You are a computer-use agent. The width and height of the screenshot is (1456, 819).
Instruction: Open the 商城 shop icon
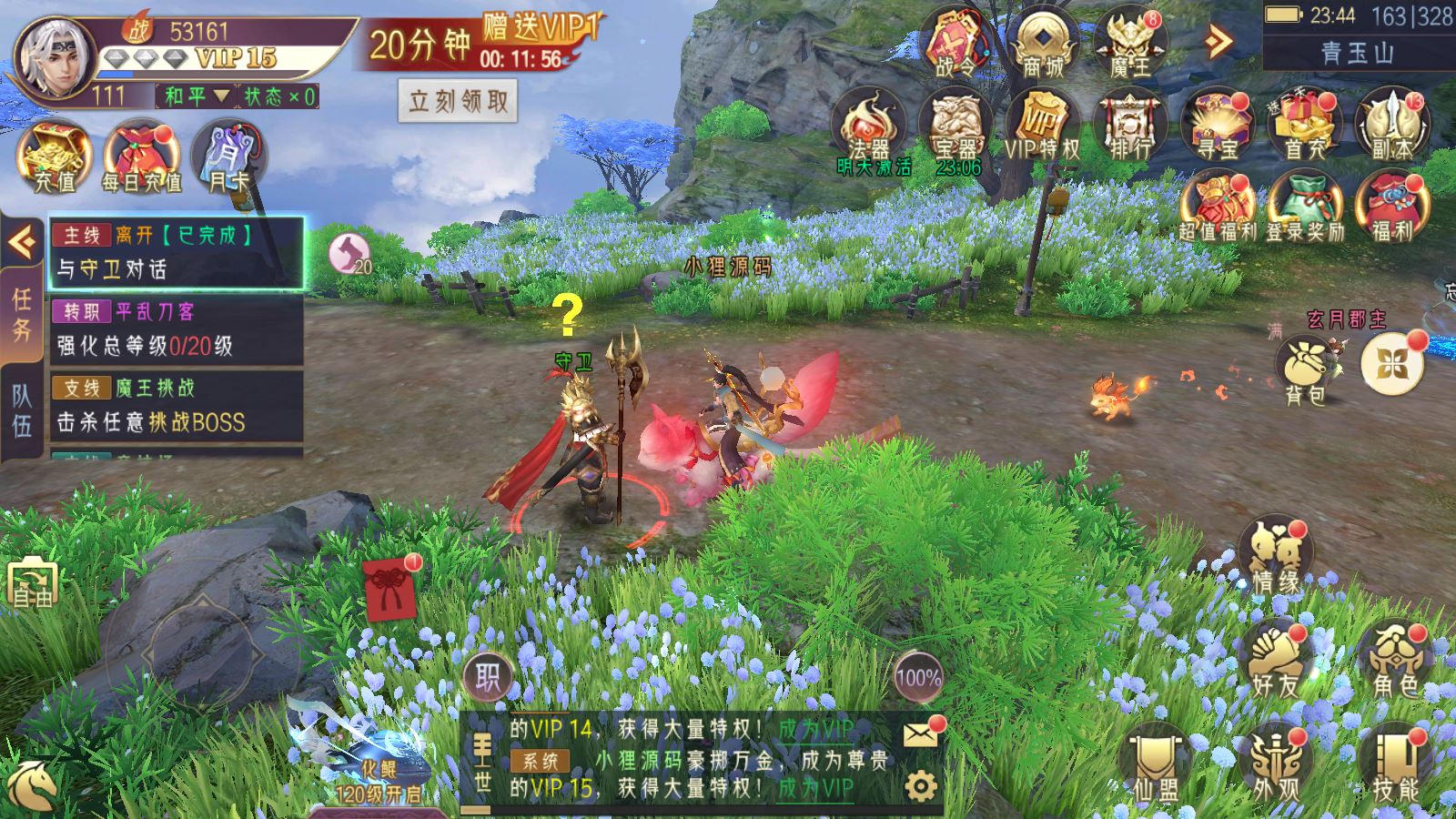click(1043, 44)
